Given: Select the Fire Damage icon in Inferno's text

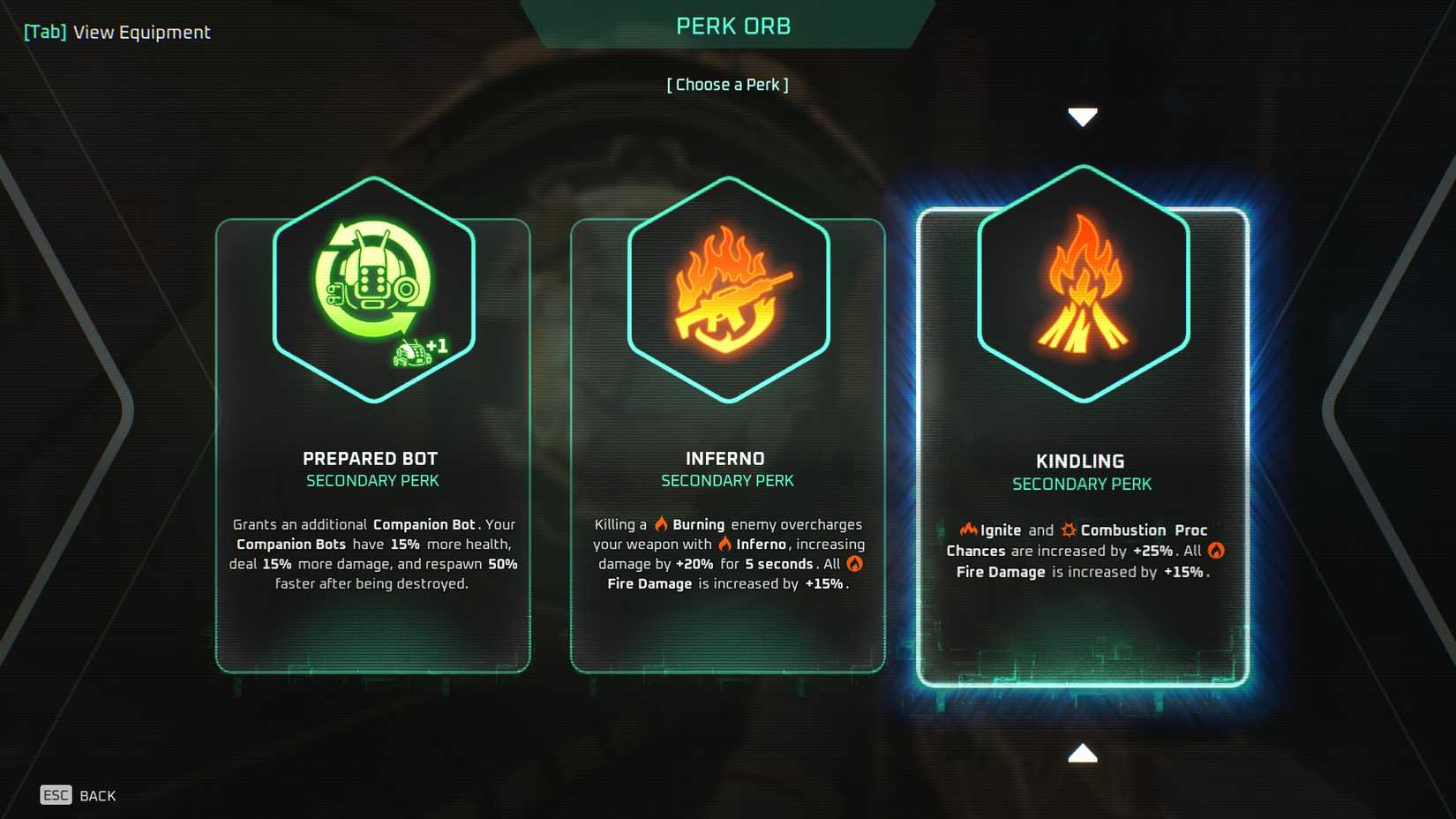Looking at the screenshot, I should (x=853, y=563).
